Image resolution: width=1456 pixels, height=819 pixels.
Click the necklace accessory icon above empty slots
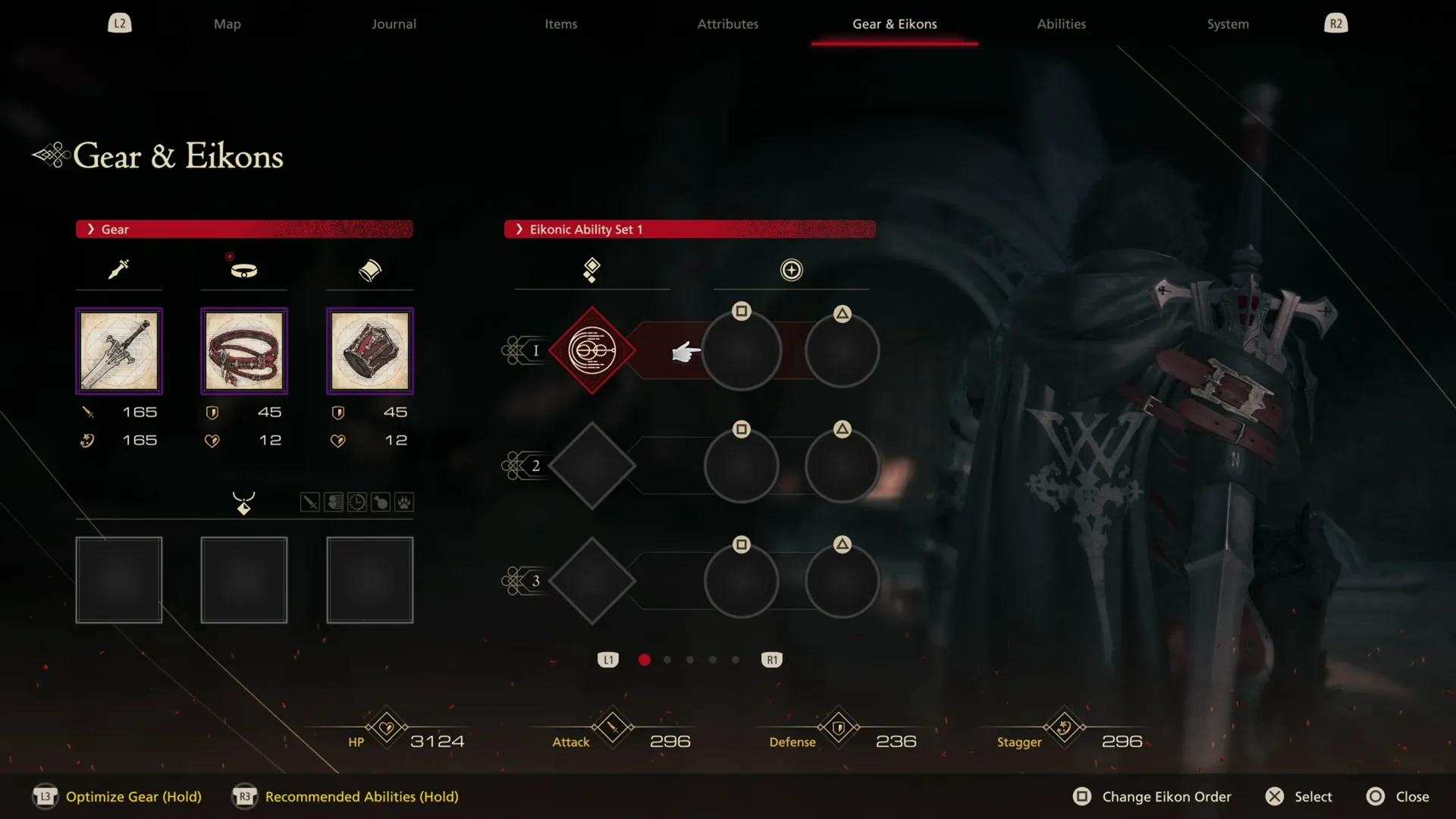(x=243, y=501)
